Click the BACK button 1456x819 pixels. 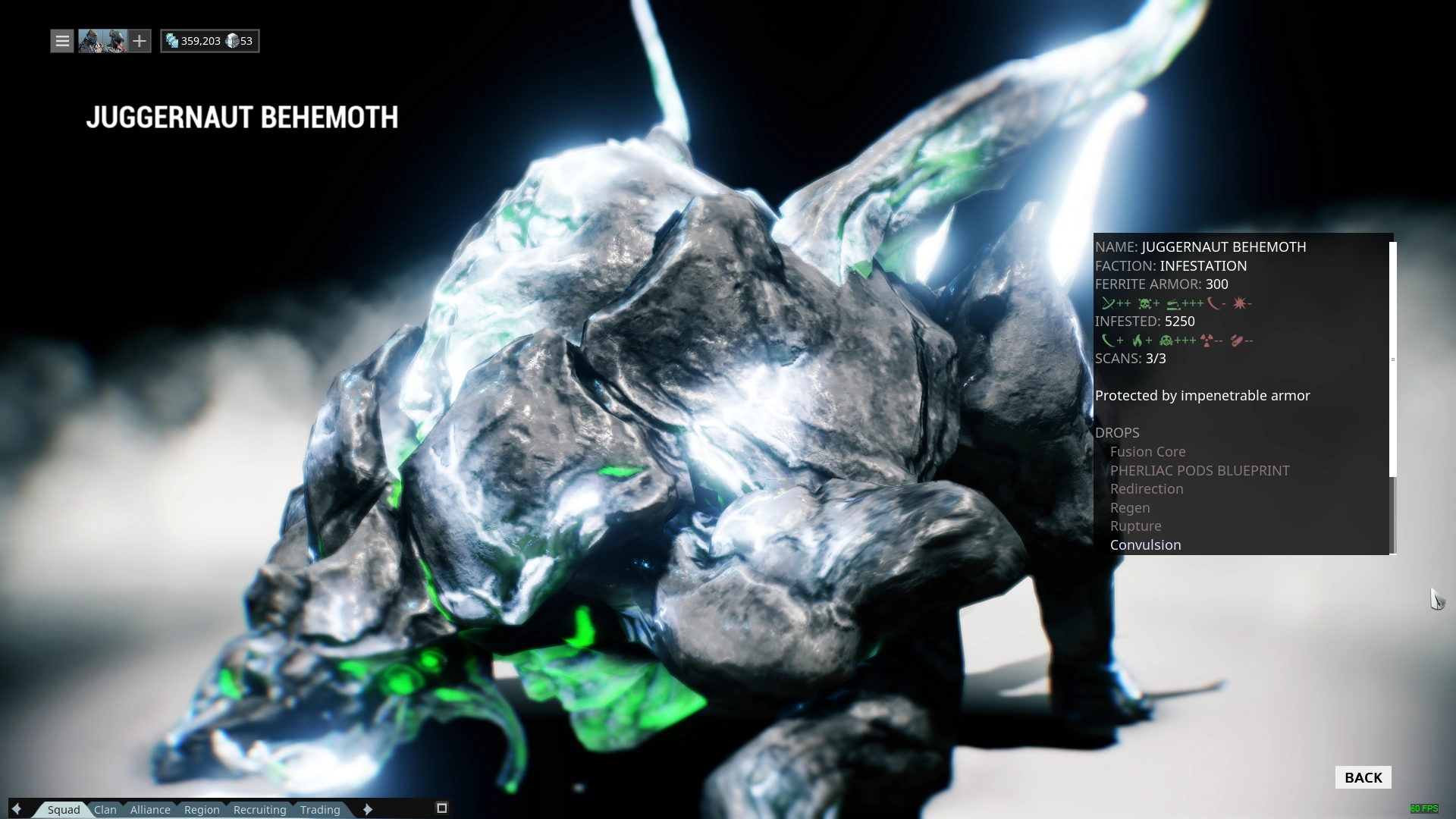(1363, 777)
